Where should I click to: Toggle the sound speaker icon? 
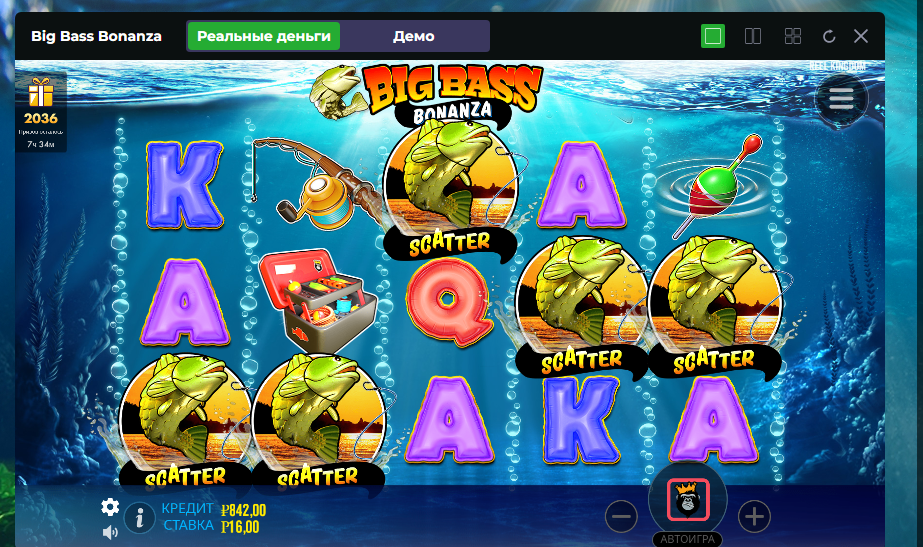tap(110, 531)
